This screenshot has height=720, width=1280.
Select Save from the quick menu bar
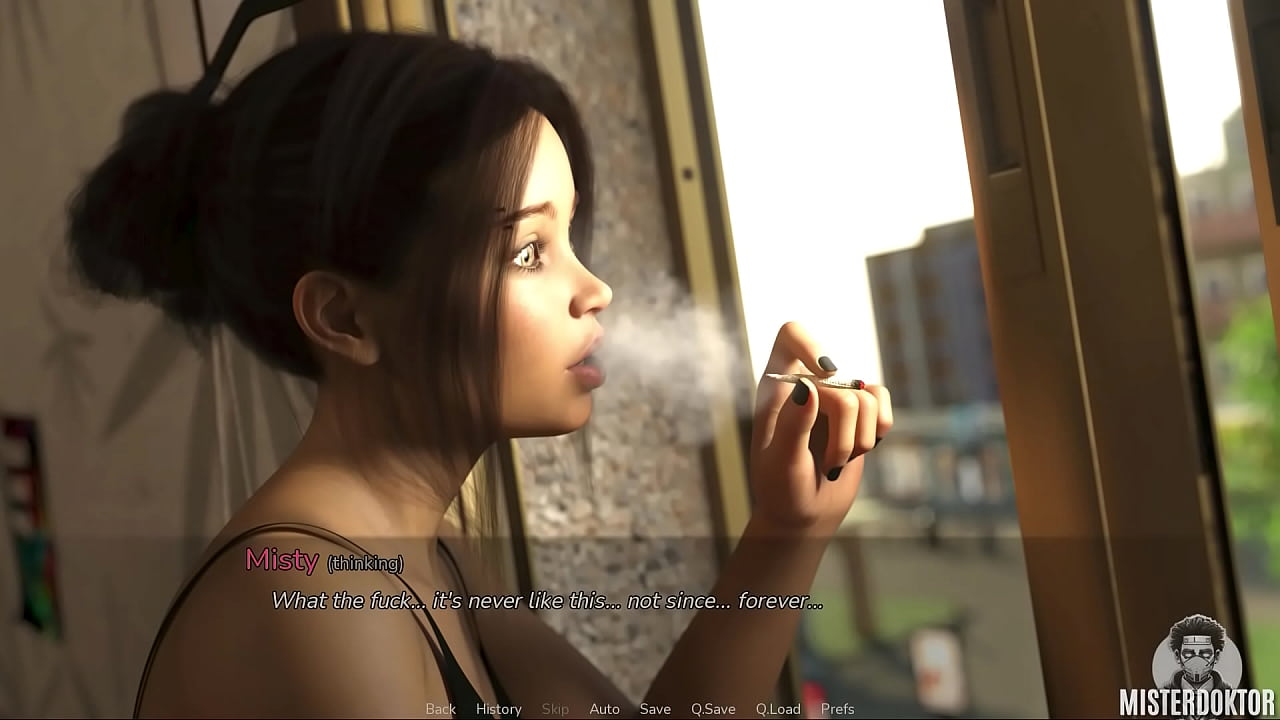pyautogui.click(x=655, y=708)
